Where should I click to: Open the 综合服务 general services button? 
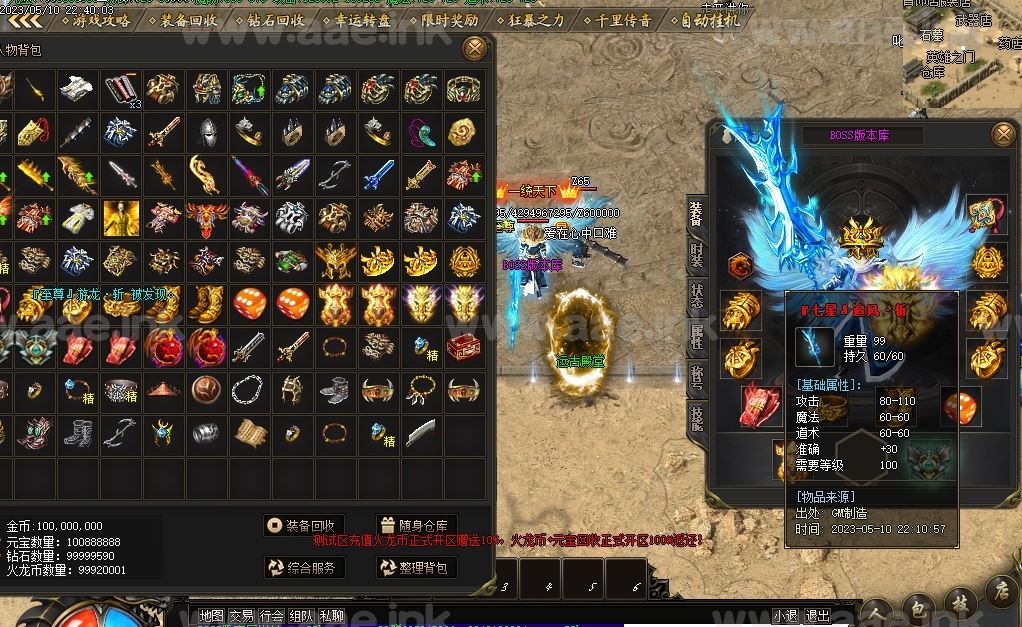[305, 568]
